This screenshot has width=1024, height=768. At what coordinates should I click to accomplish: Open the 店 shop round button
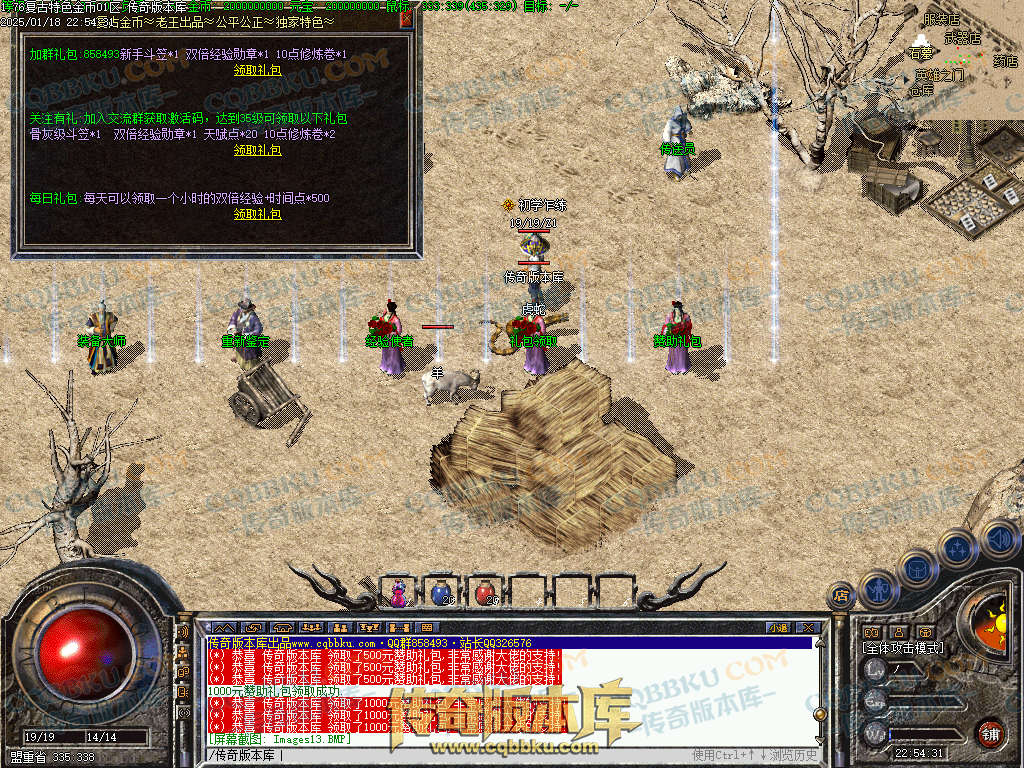tap(841, 596)
